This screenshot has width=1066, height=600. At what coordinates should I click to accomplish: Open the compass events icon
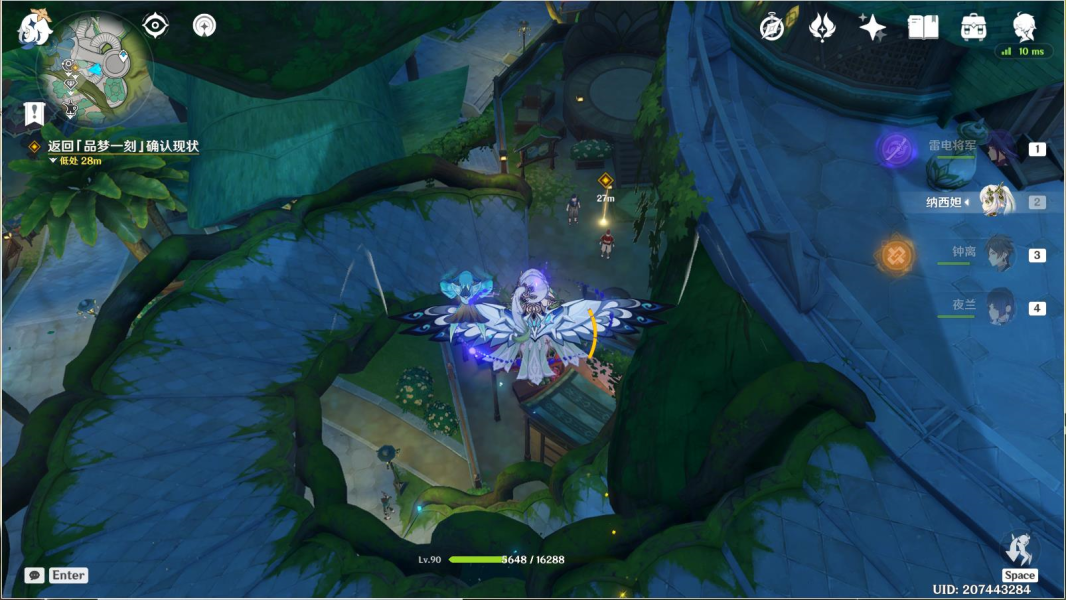click(x=772, y=27)
